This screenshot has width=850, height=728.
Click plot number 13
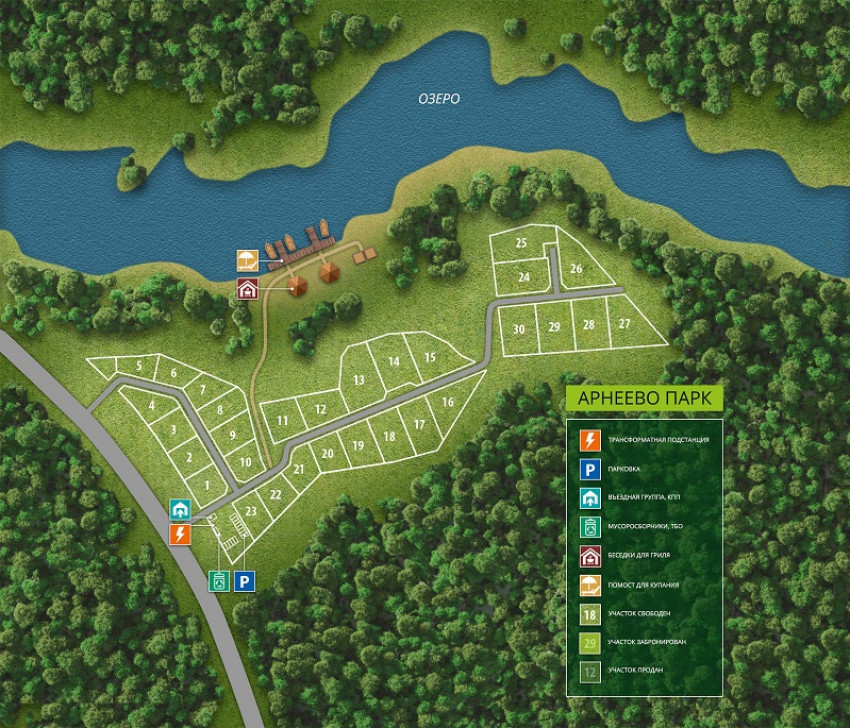click(358, 380)
